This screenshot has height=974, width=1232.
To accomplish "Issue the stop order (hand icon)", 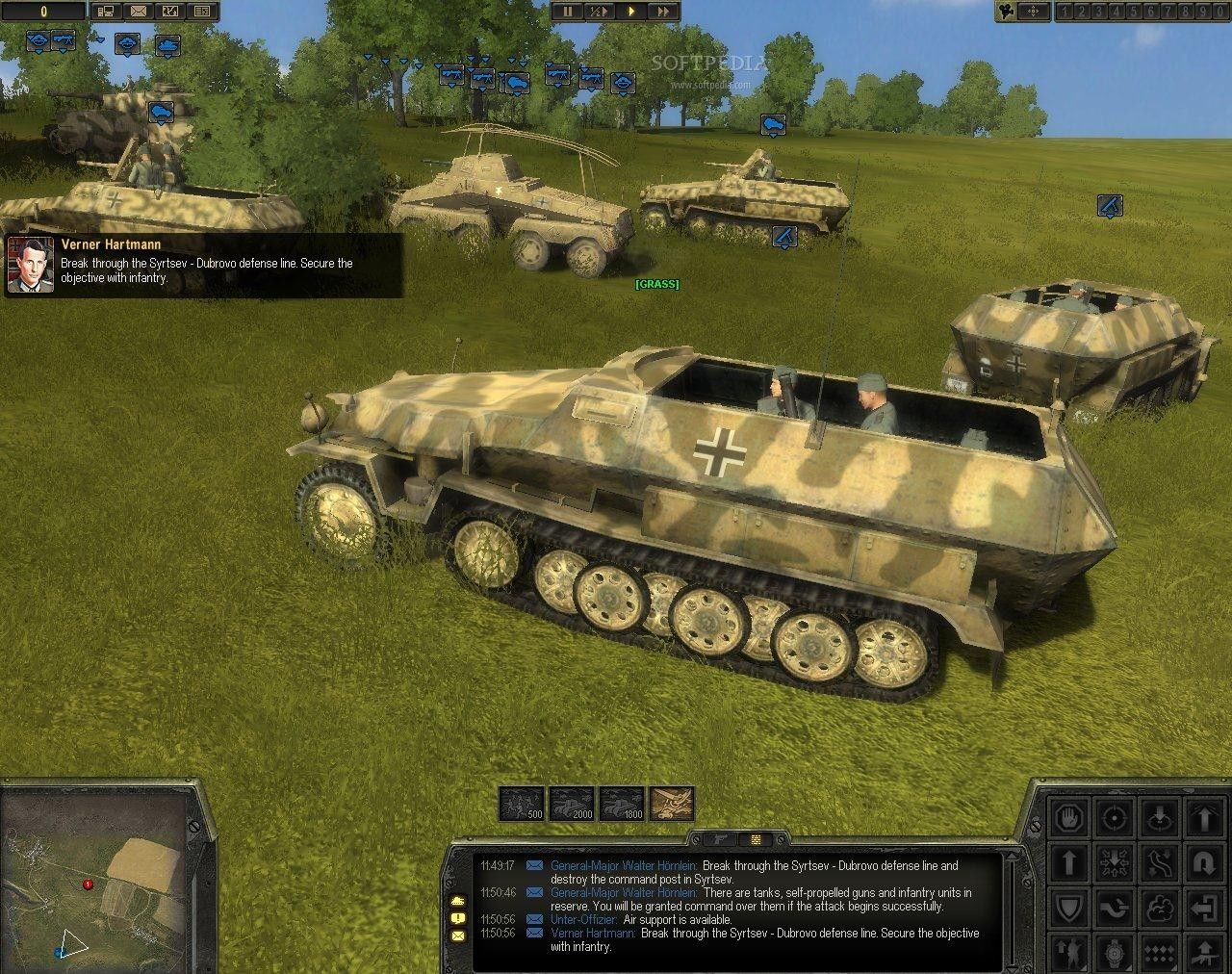I will tap(1067, 818).
